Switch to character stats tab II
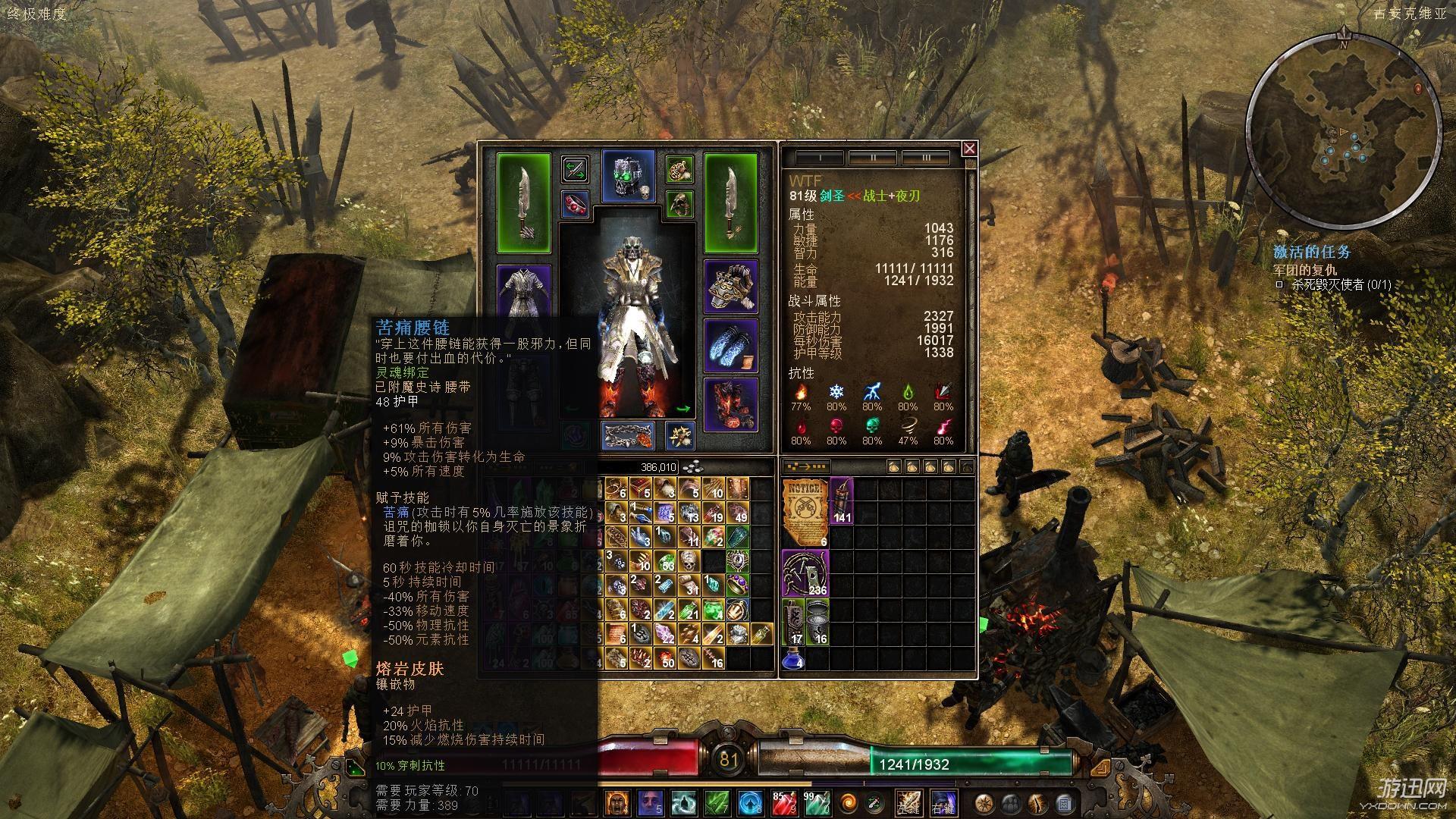Image resolution: width=1456 pixels, height=819 pixels. coord(873,158)
